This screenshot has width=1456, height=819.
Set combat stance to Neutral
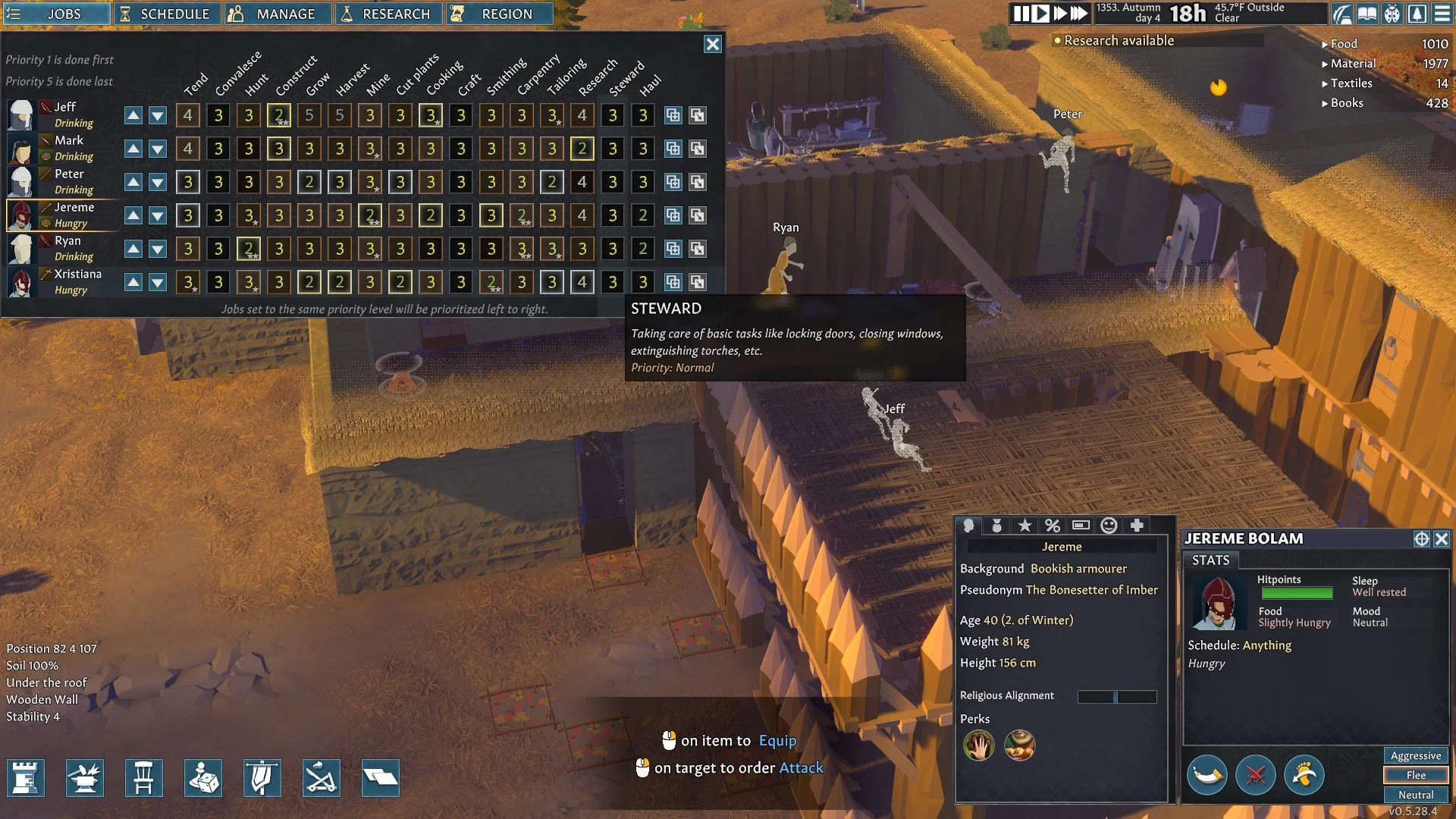(1415, 795)
